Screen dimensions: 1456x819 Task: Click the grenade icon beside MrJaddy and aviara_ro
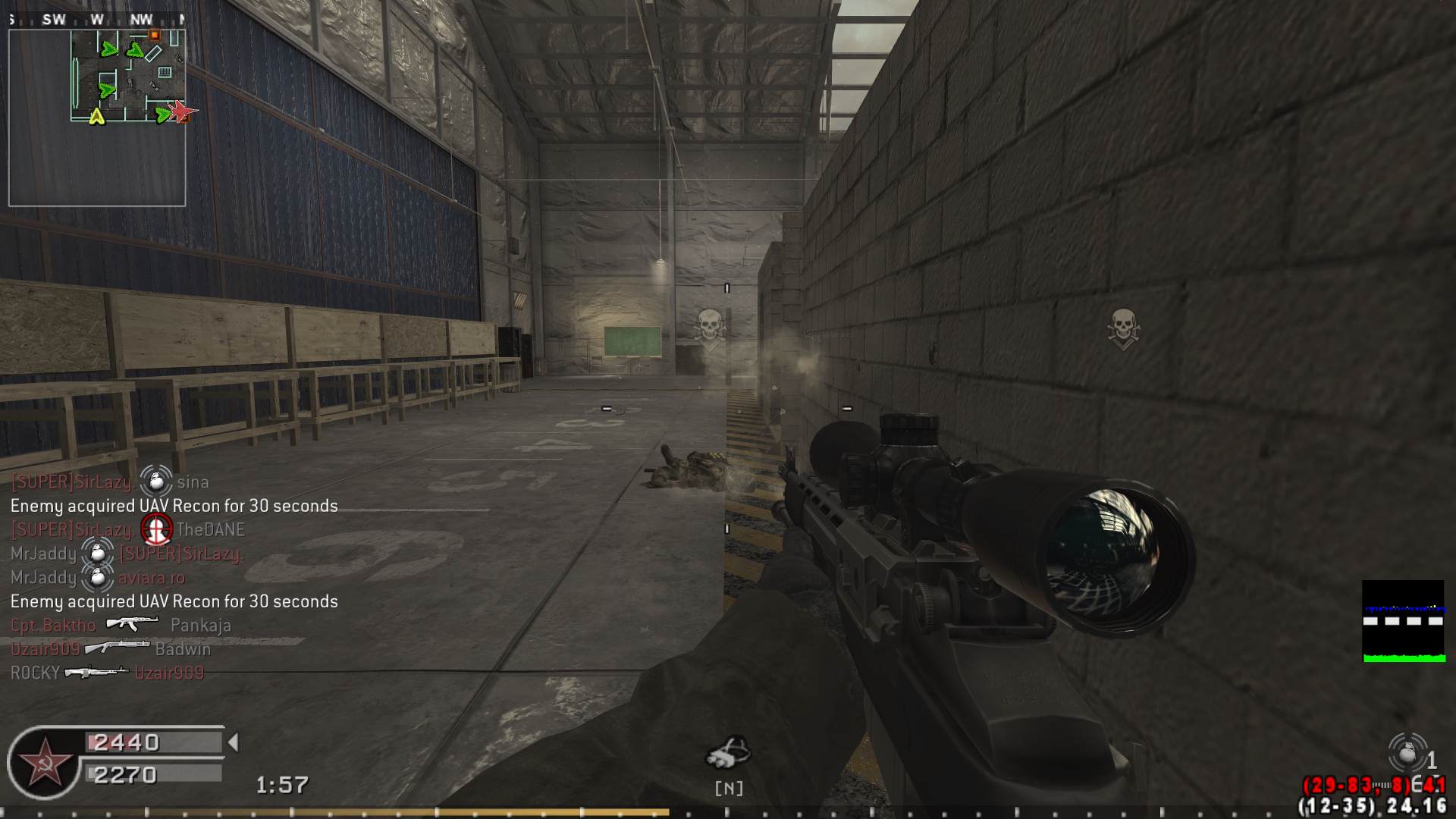(99, 577)
